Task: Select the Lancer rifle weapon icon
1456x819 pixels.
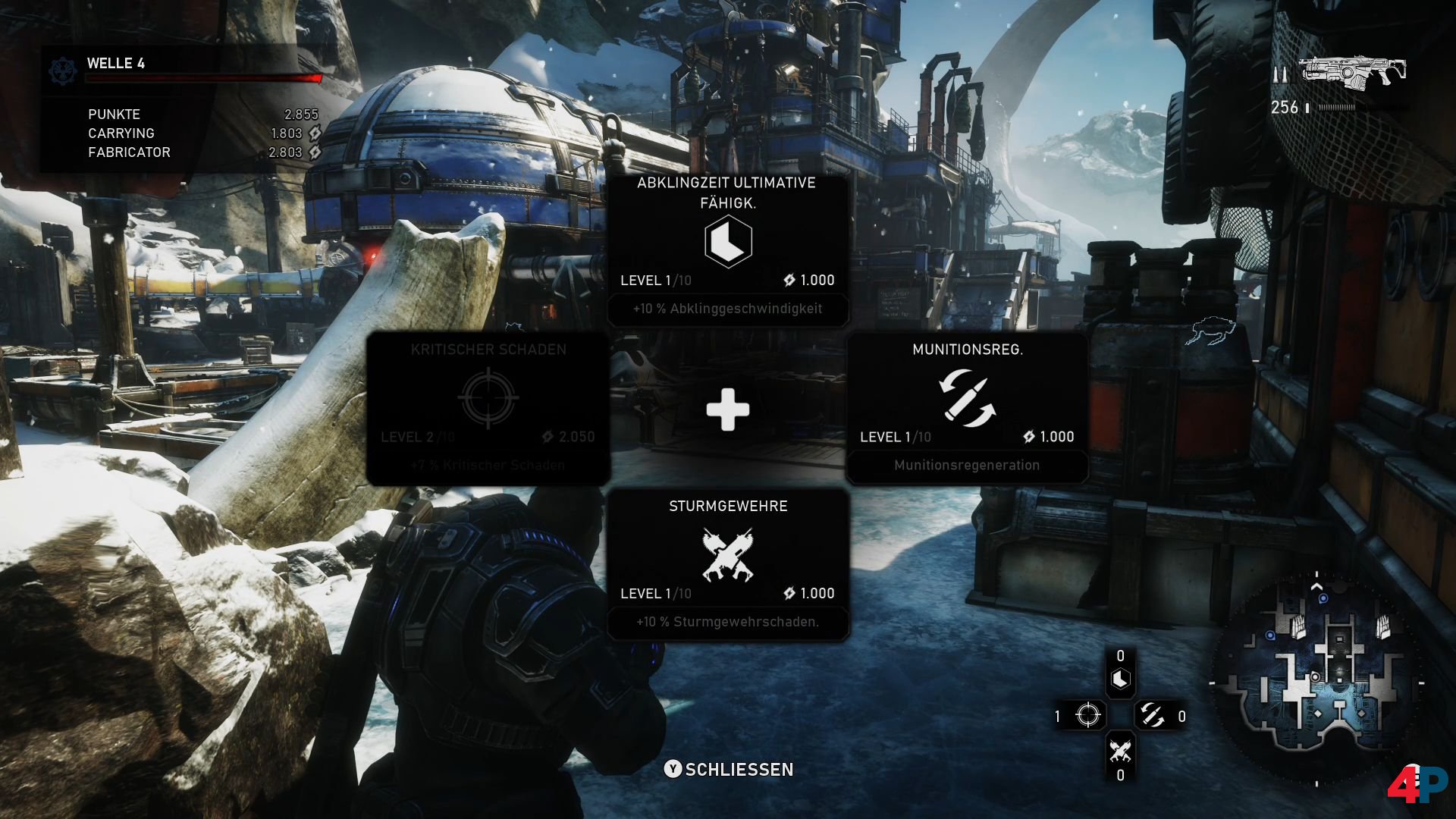Action: tap(1353, 71)
